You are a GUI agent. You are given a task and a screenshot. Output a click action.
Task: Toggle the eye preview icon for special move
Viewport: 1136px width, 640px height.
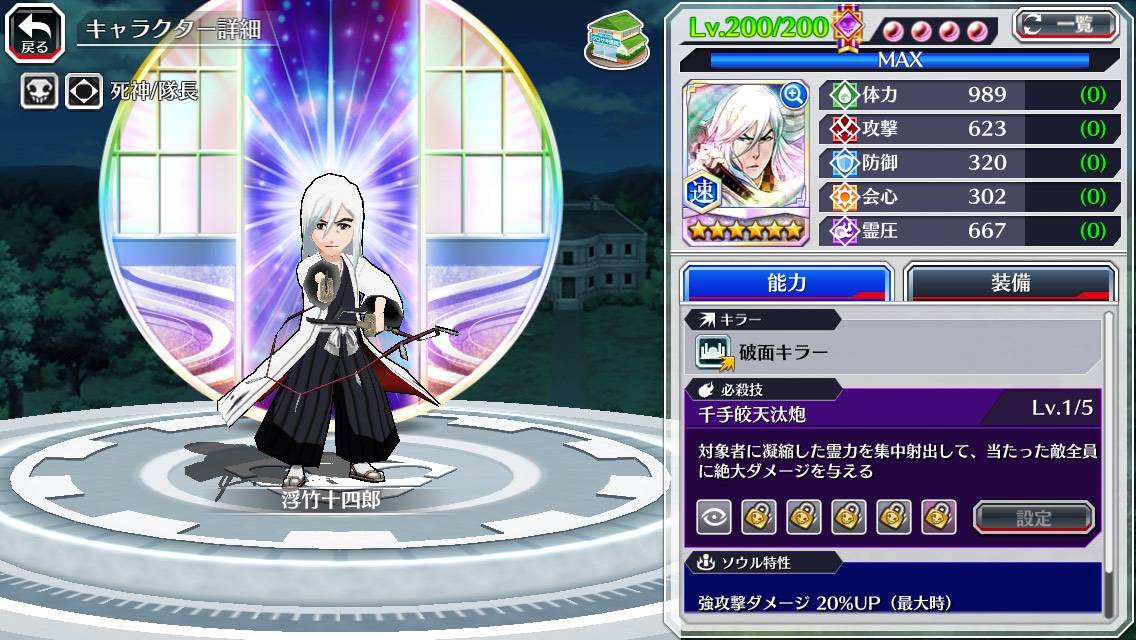coord(714,517)
